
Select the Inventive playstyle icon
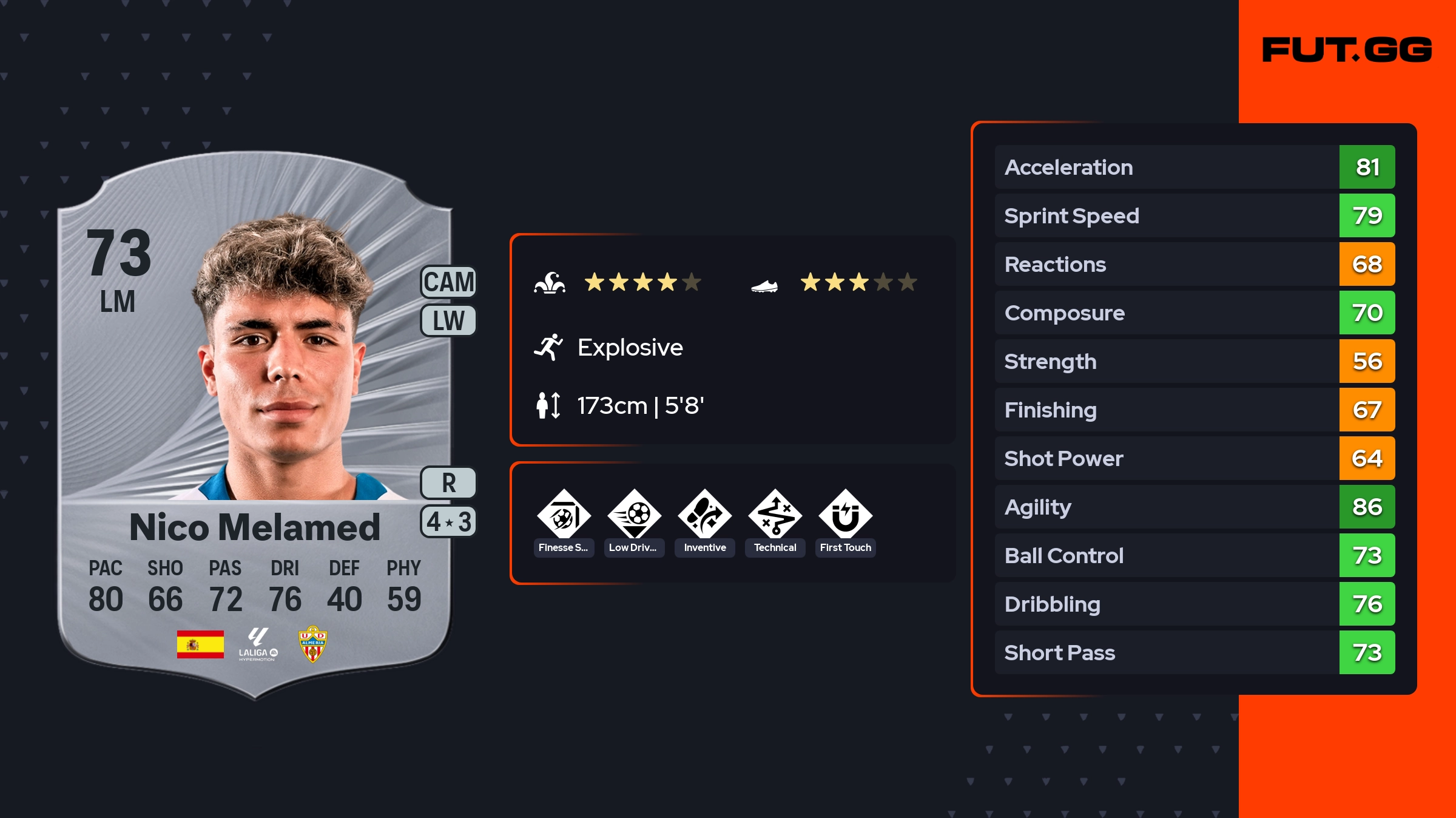(x=704, y=516)
